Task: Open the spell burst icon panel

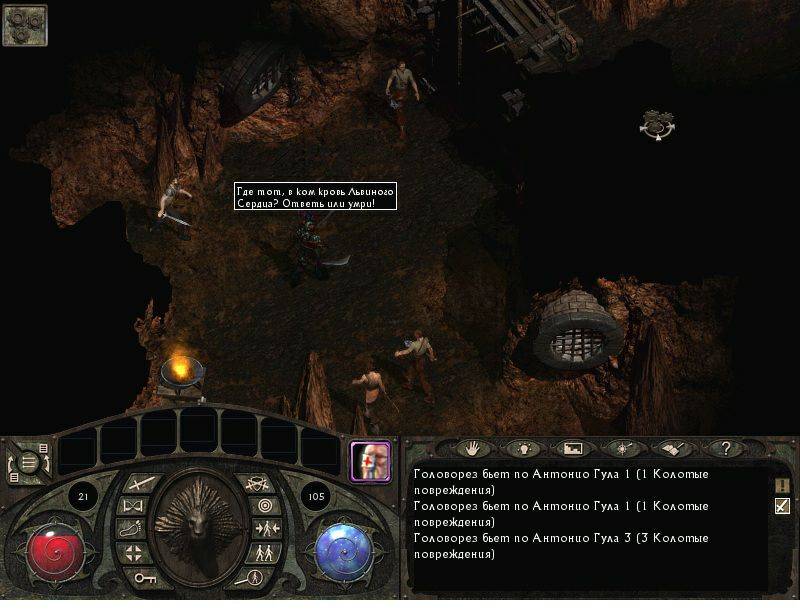Action: pyautogui.click(x=622, y=449)
